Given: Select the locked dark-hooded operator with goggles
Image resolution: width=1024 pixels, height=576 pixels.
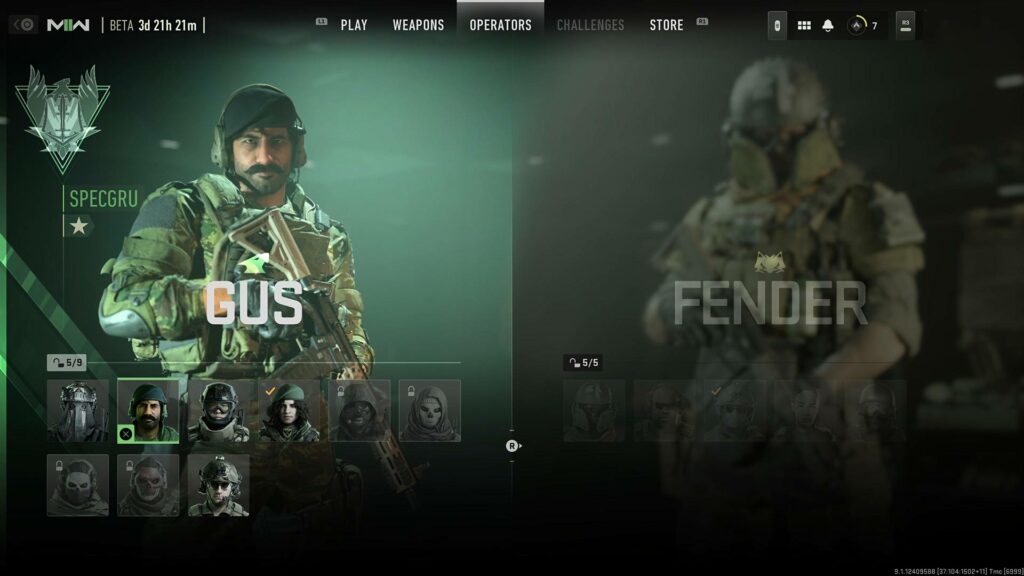Looking at the screenshot, I should click(360, 410).
